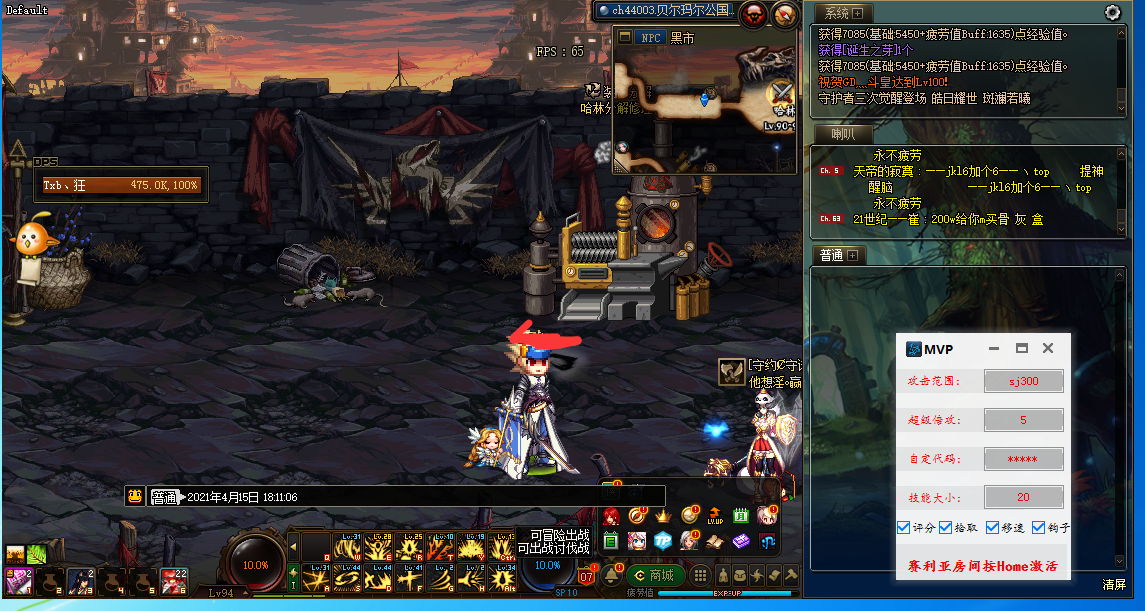Toggle the 移速 checkbox
The image size is (1145, 611).
993,527
